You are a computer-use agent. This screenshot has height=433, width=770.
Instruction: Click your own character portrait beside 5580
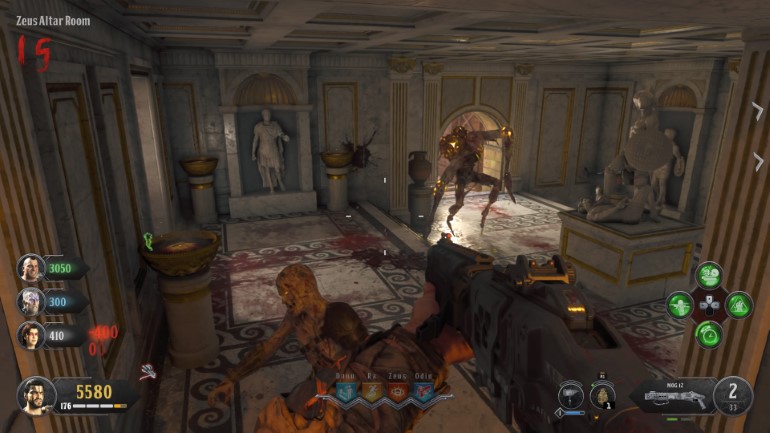[x=34, y=395]
